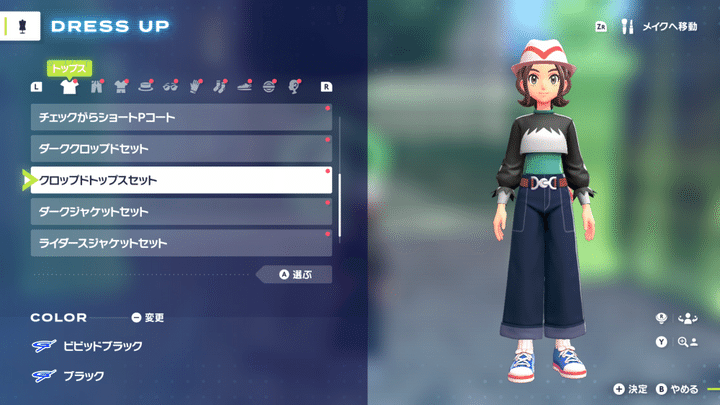Switch to the glasses category tab
Screen dimensions: 720x405
tap(171, 87)
